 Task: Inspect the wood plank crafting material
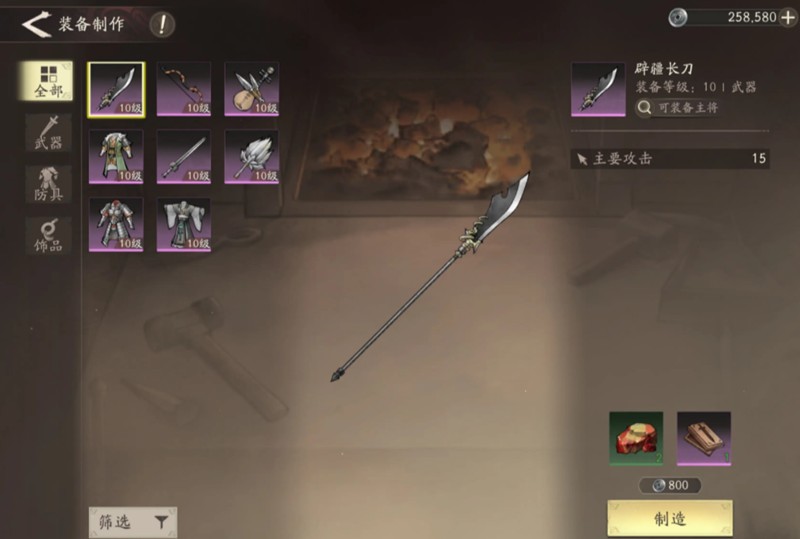[x=704, y=439]
